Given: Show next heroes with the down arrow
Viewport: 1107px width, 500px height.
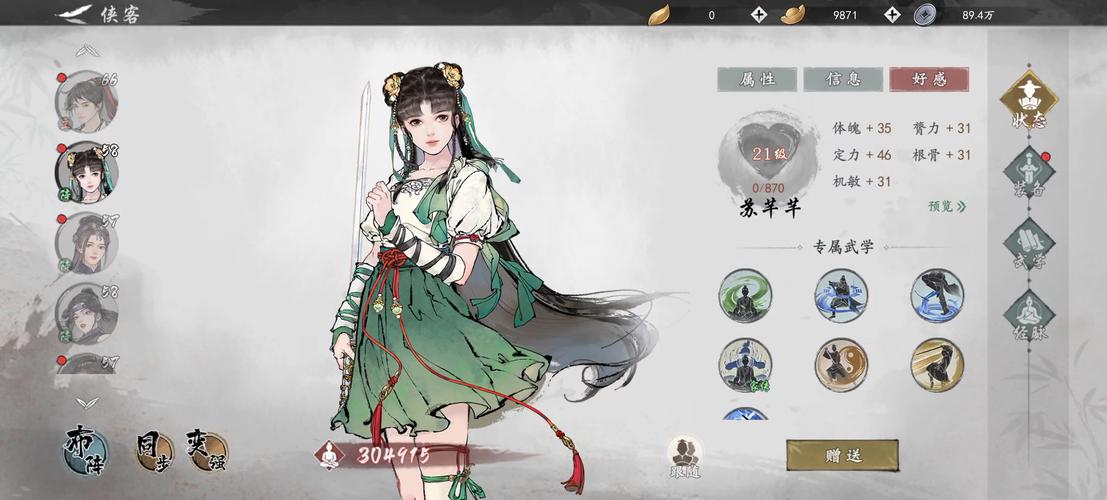Looking at the screenshot, I should 88,403.
